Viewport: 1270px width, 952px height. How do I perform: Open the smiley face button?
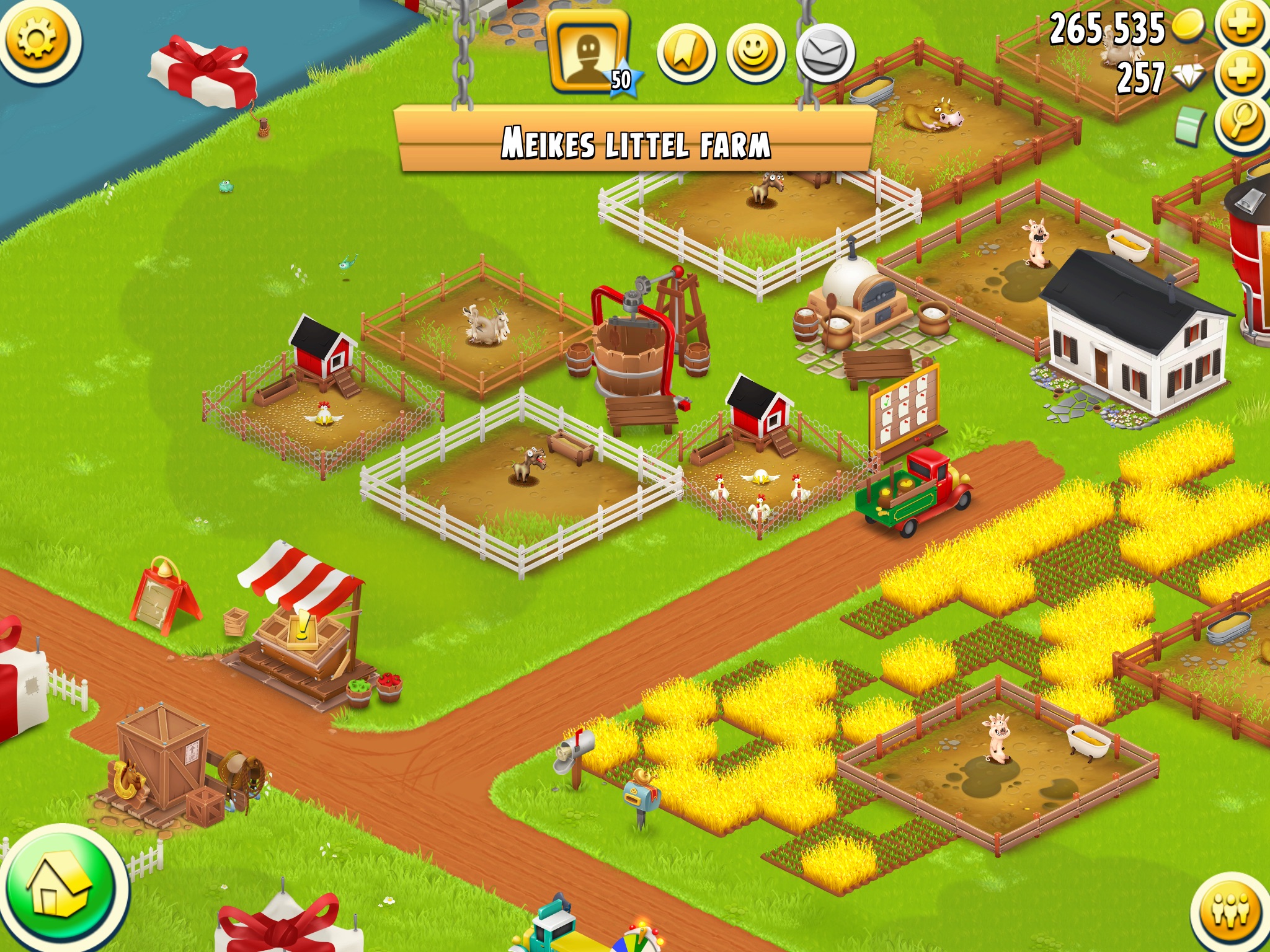(x=755, y=55)
